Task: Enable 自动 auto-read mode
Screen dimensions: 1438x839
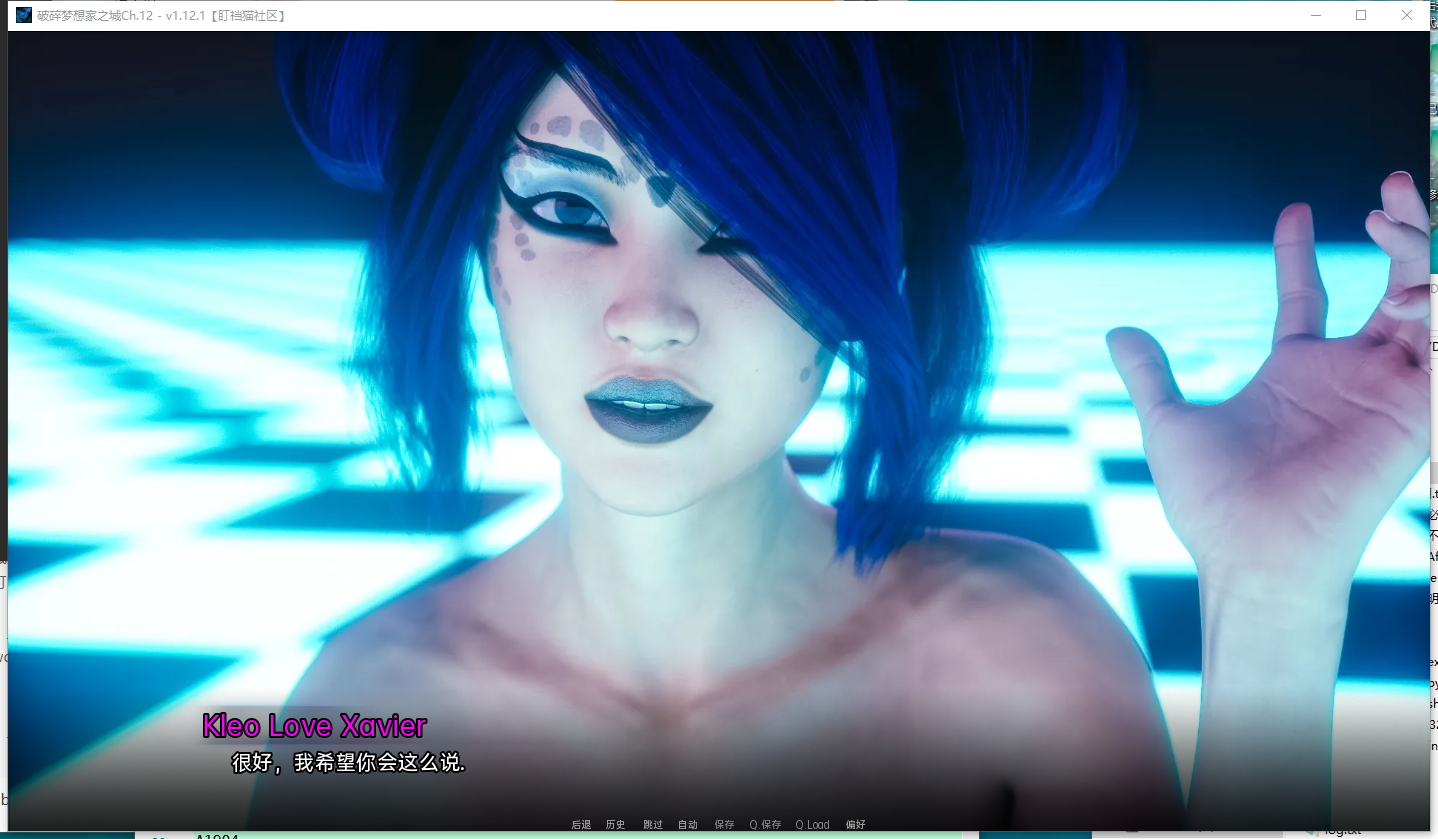Action: pos(687,824)
